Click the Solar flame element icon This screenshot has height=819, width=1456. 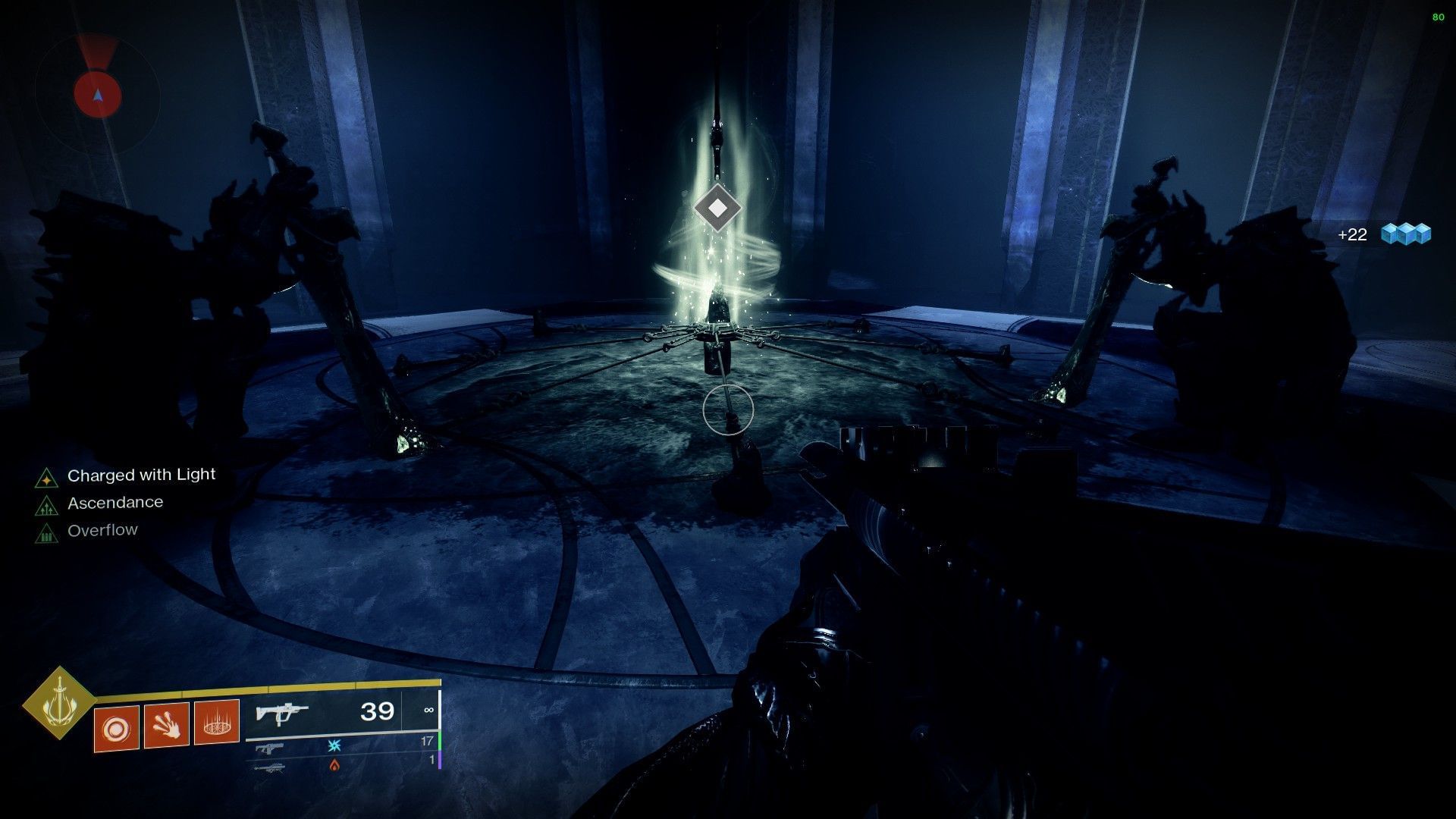pos(334,766)
